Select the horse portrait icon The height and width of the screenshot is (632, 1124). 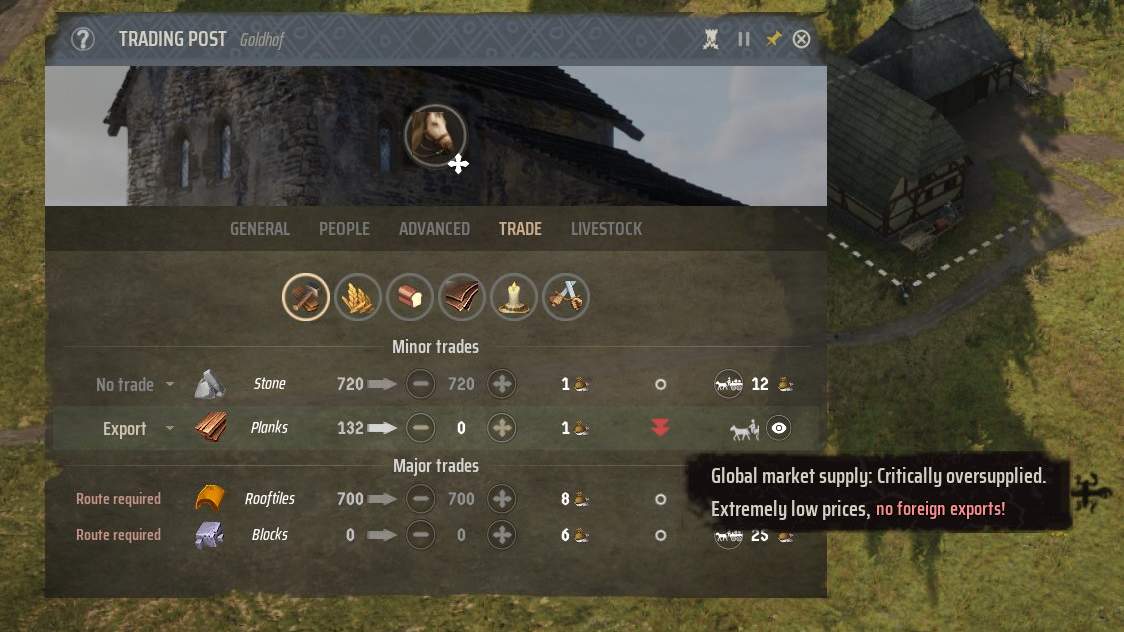click(435, 136)
